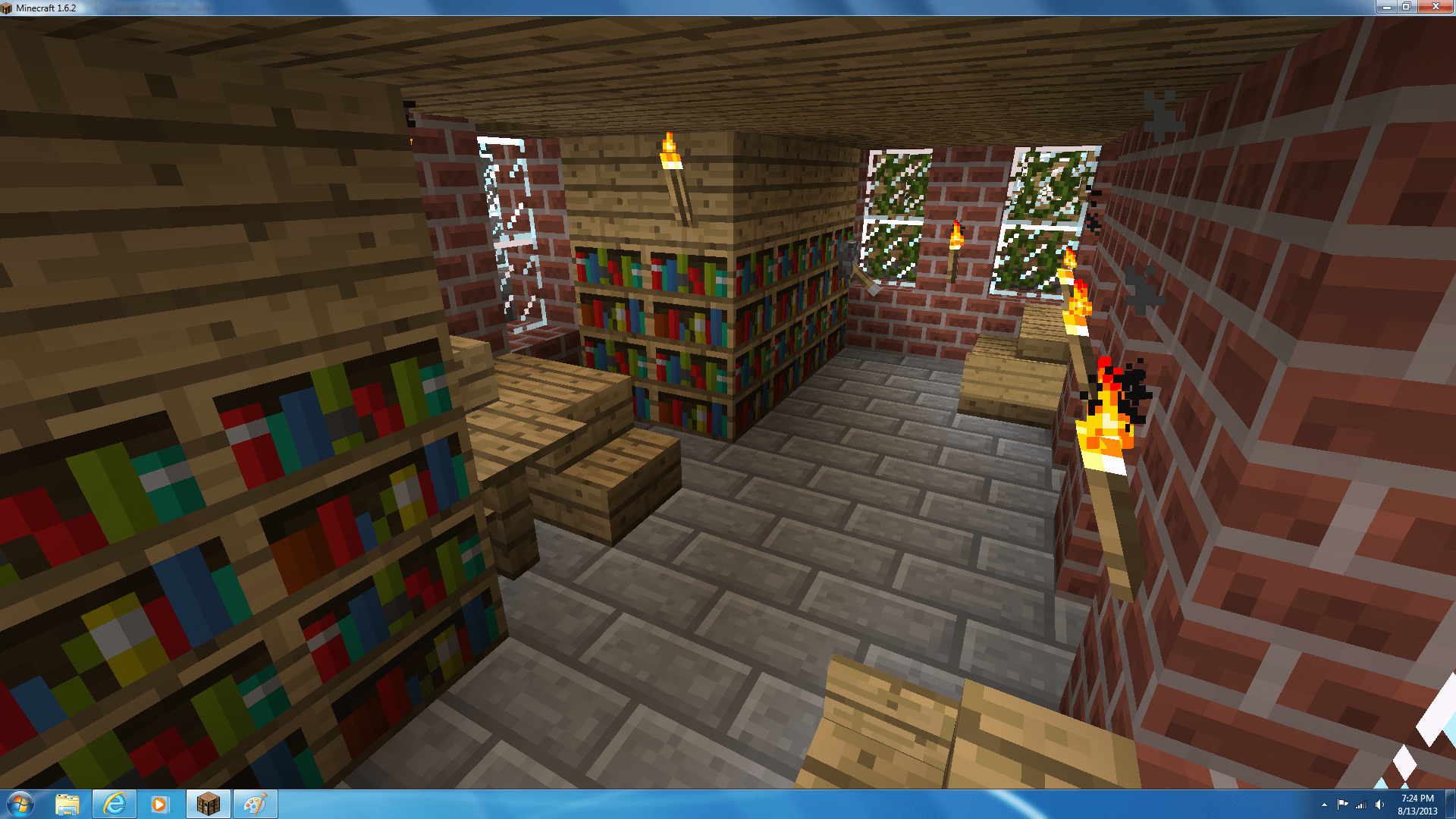
Task: Mute audio by clicking the speaker tray icon
Action: click(1379, 804)
